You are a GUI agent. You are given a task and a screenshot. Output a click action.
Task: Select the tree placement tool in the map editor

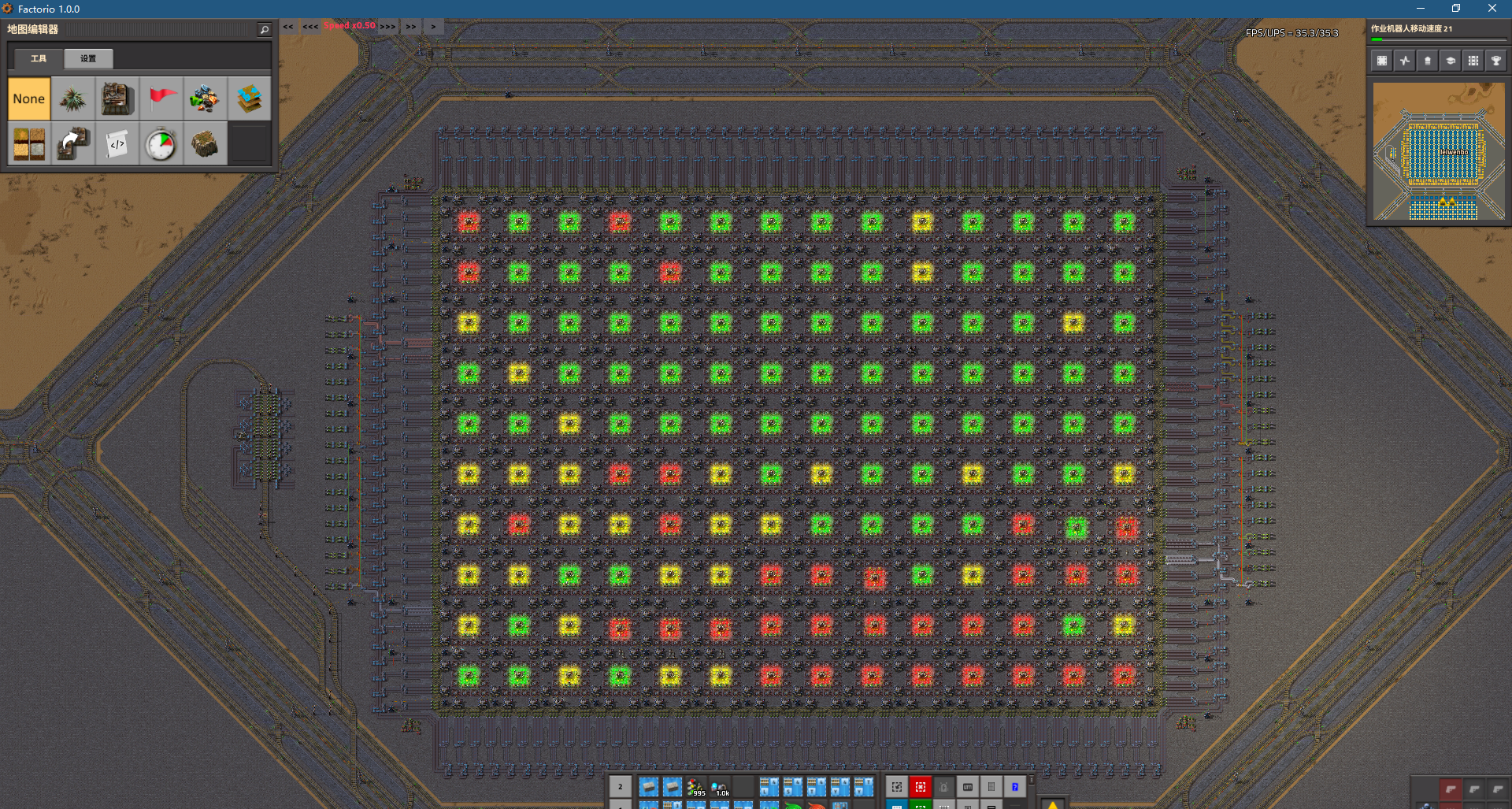pos(73,98)
